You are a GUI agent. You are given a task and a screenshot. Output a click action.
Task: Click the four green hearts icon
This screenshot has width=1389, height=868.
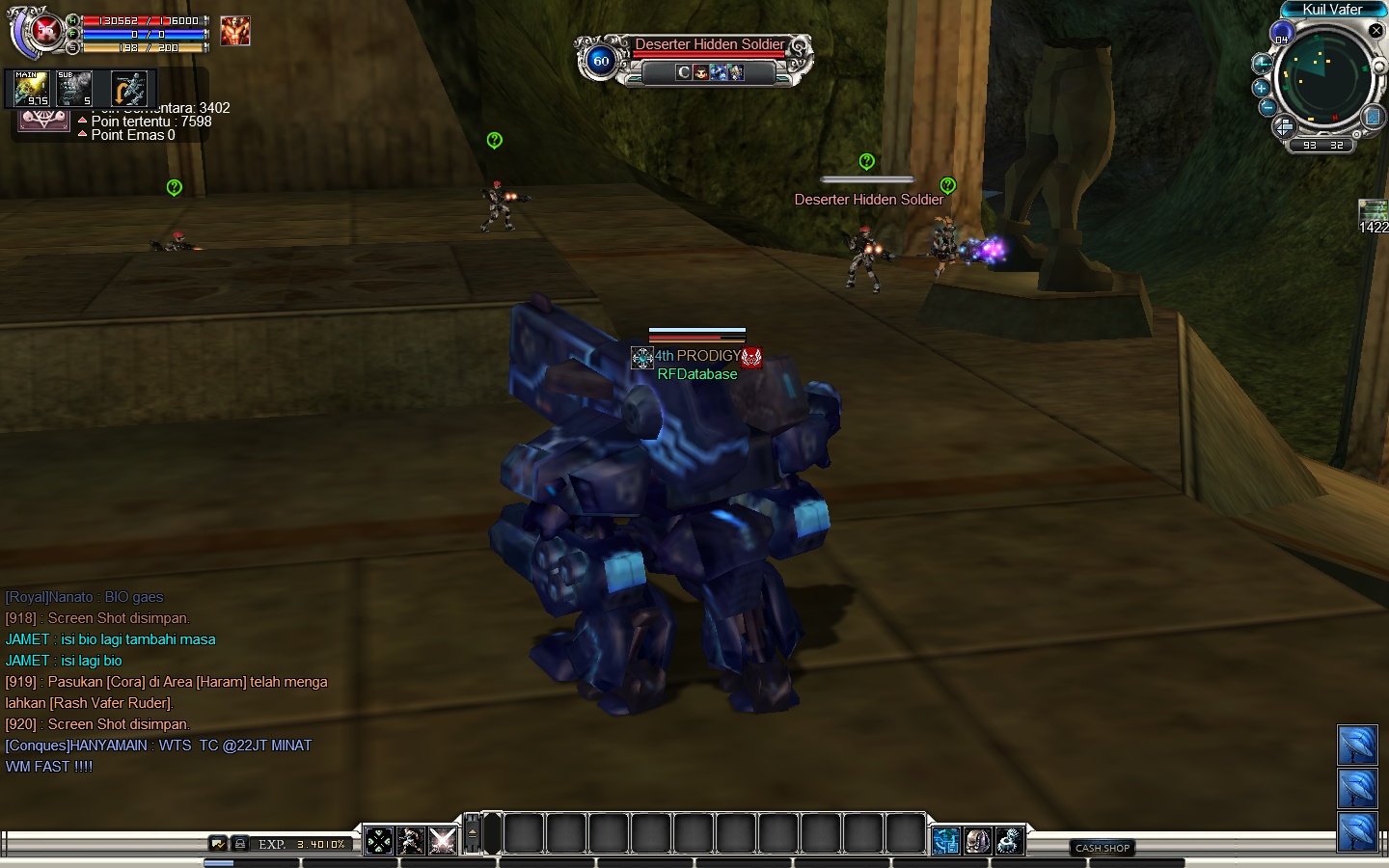click(379, 841)
